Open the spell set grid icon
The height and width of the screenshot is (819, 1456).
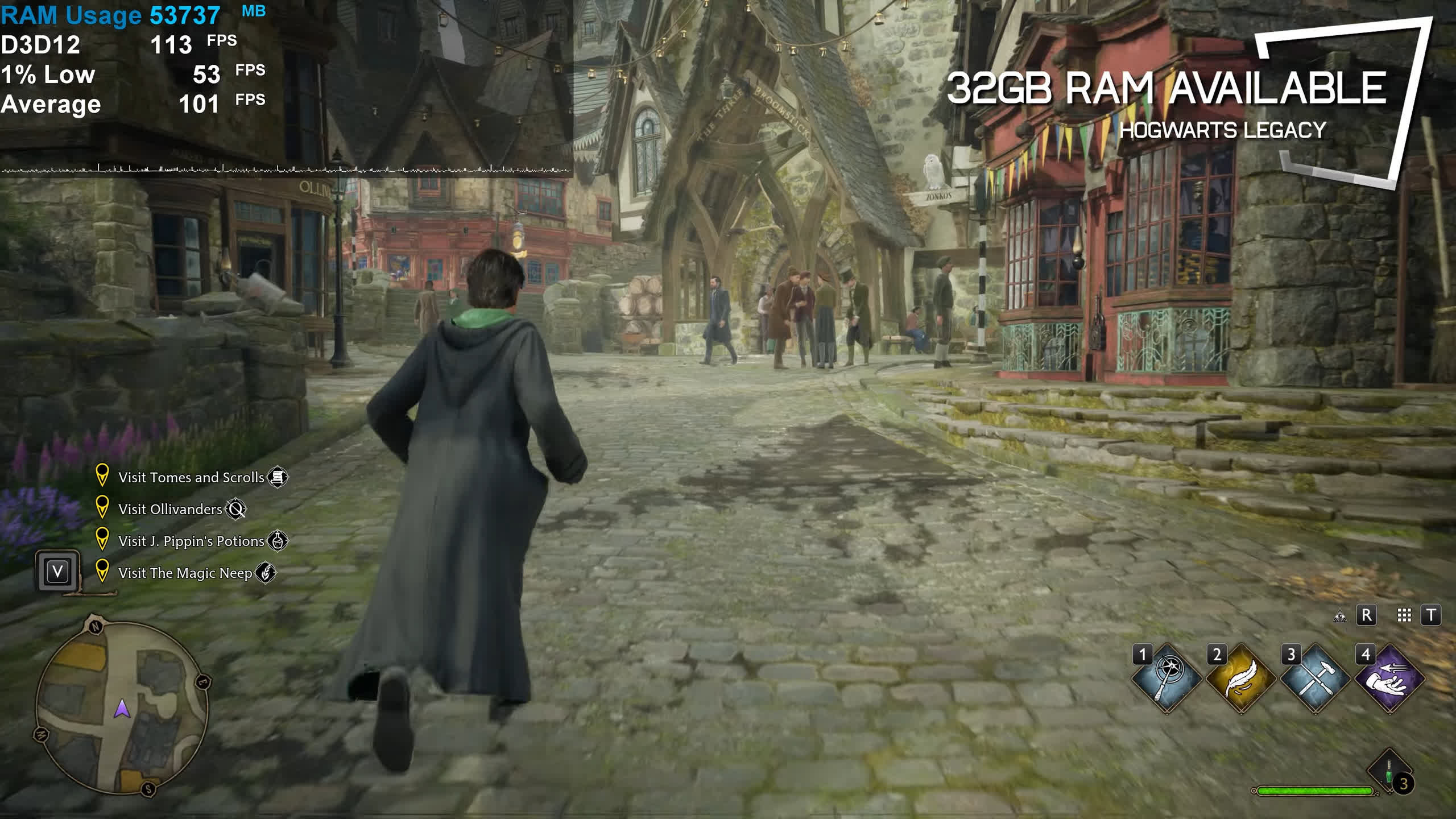(x=1404, y=615)
